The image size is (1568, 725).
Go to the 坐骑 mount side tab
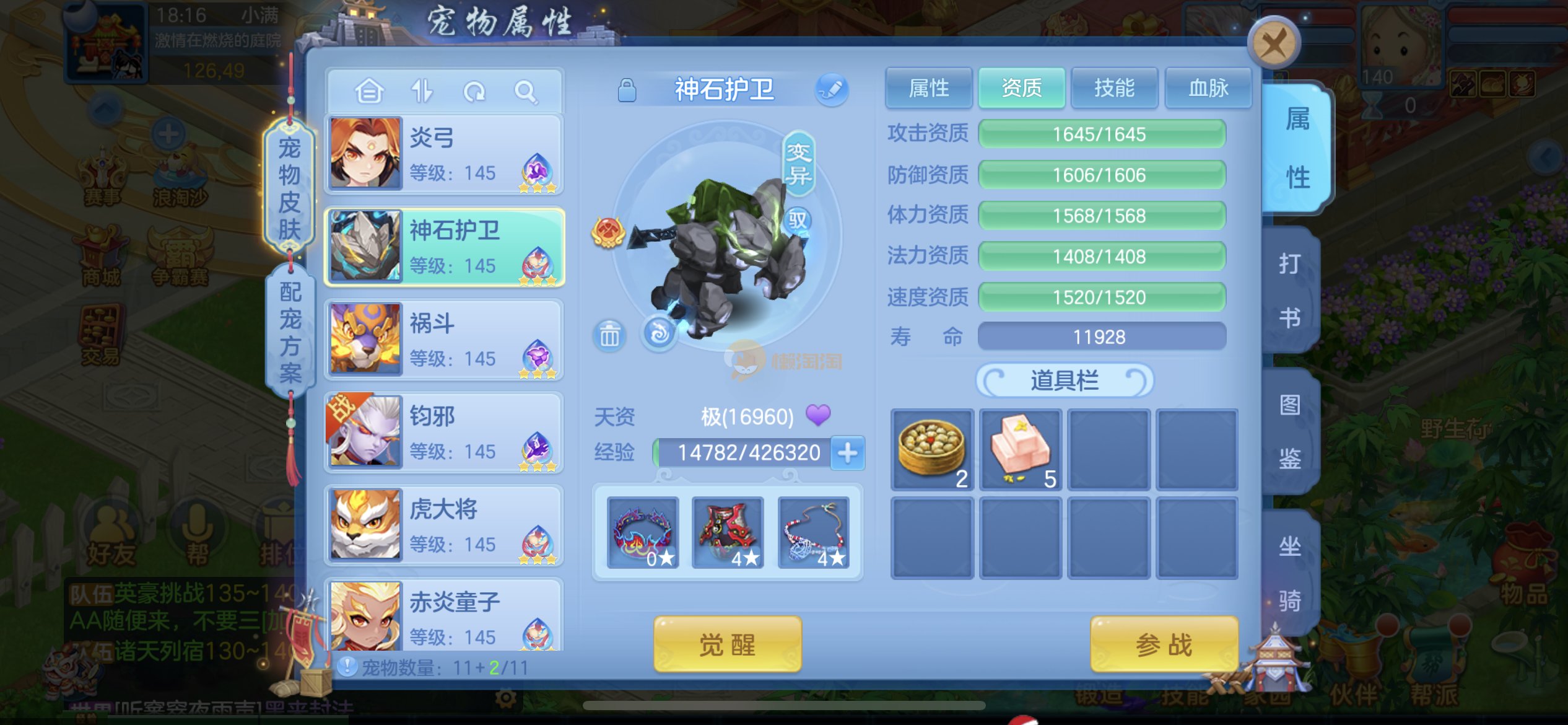pos(1290,573)
